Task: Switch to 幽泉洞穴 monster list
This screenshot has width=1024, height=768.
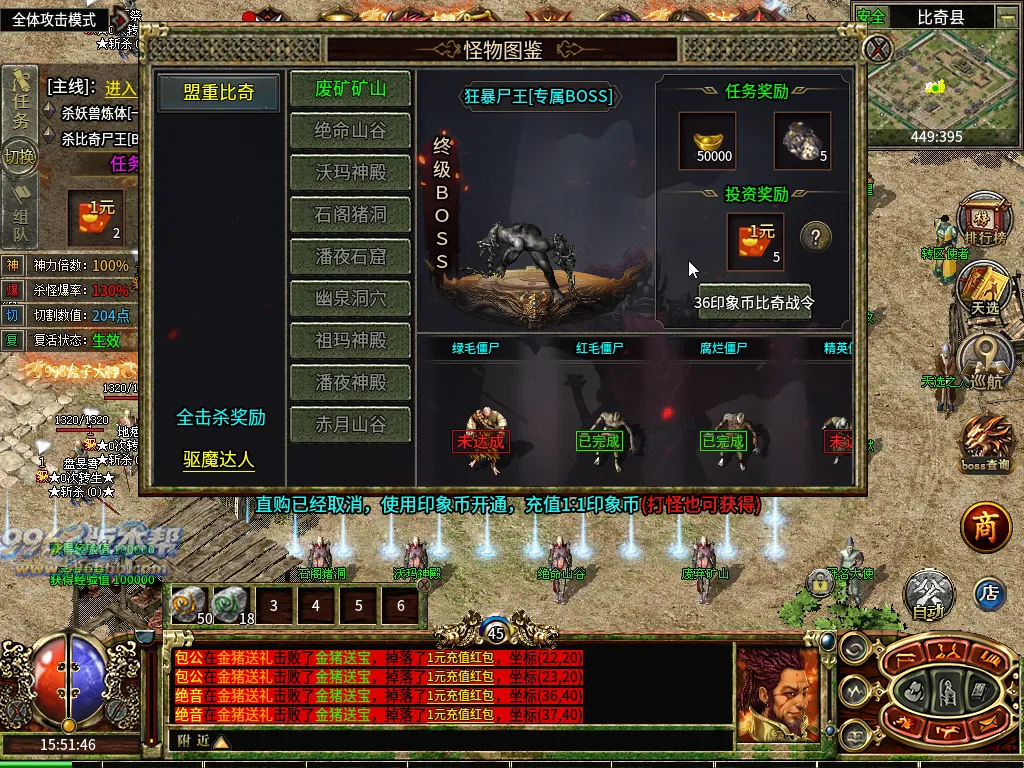Action: (350, 299)
